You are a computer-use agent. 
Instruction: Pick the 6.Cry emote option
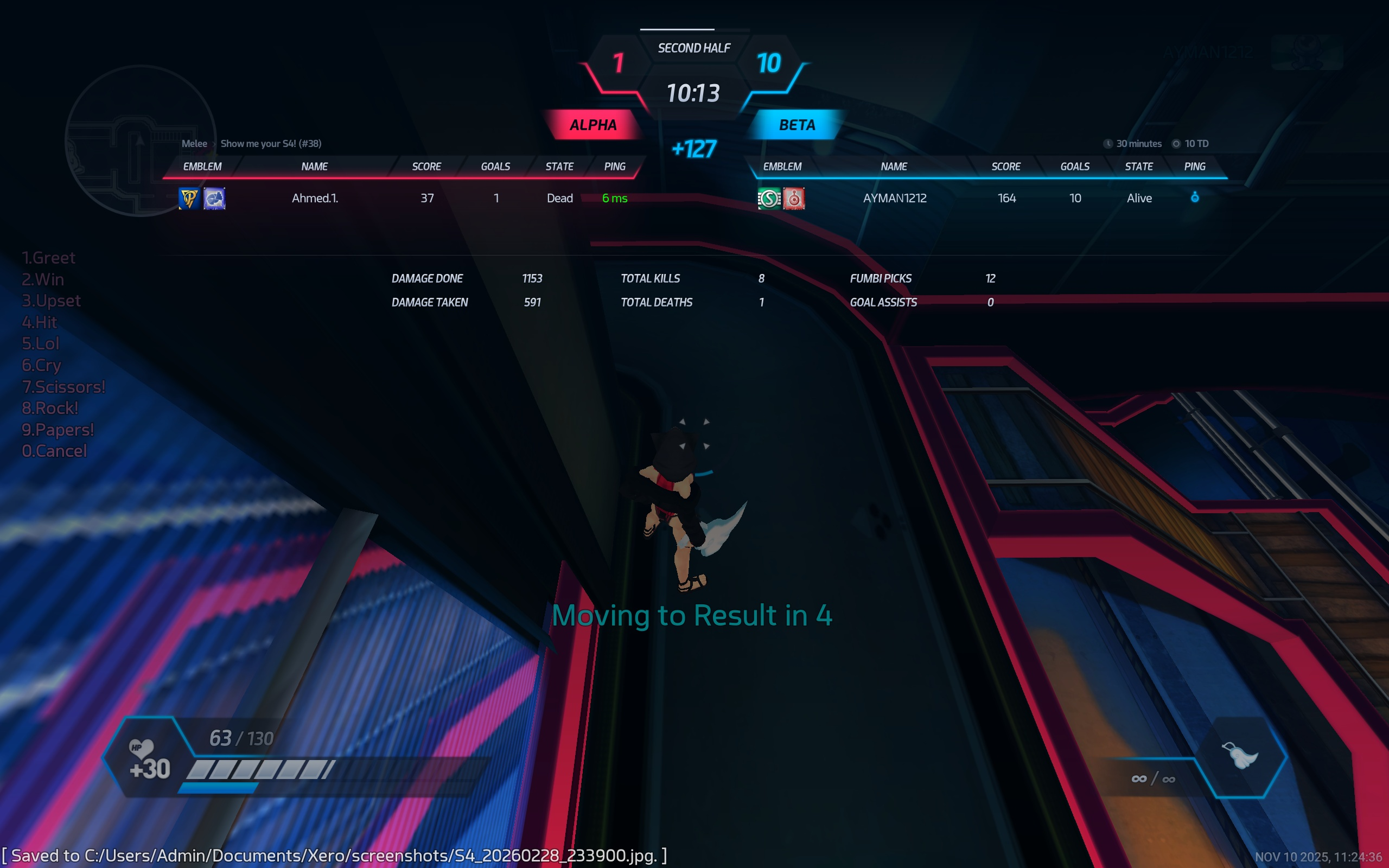pyautogui.click(x=41, y=365)
